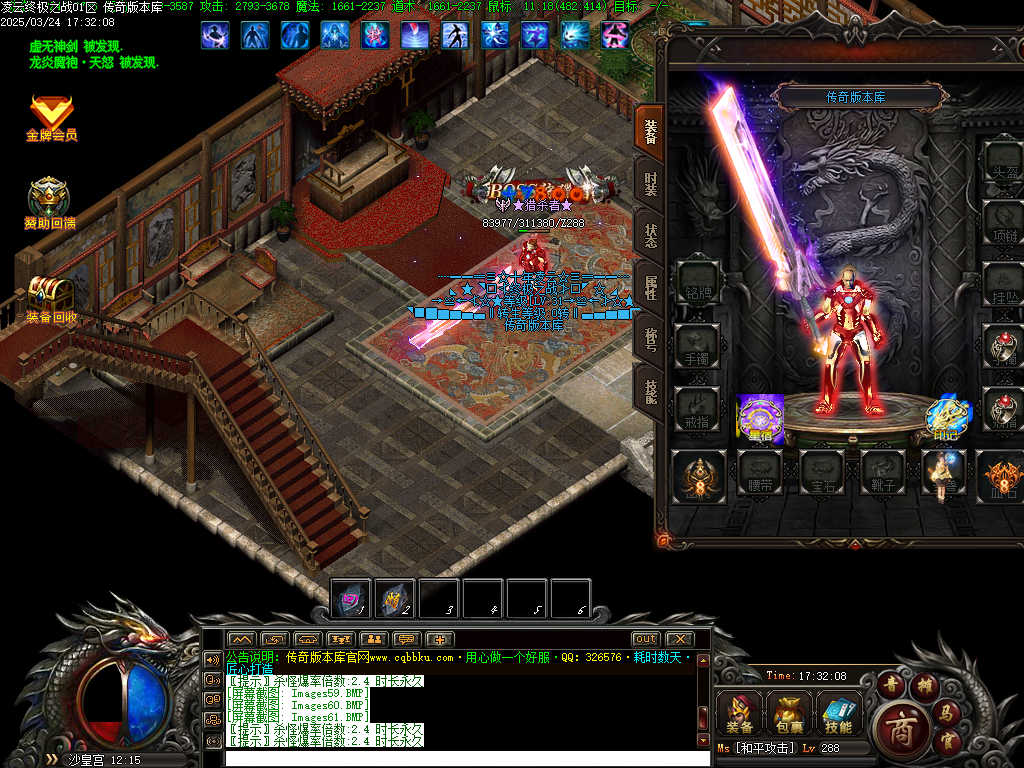Switch to the 状态 status tab

(x=650, y=236)
